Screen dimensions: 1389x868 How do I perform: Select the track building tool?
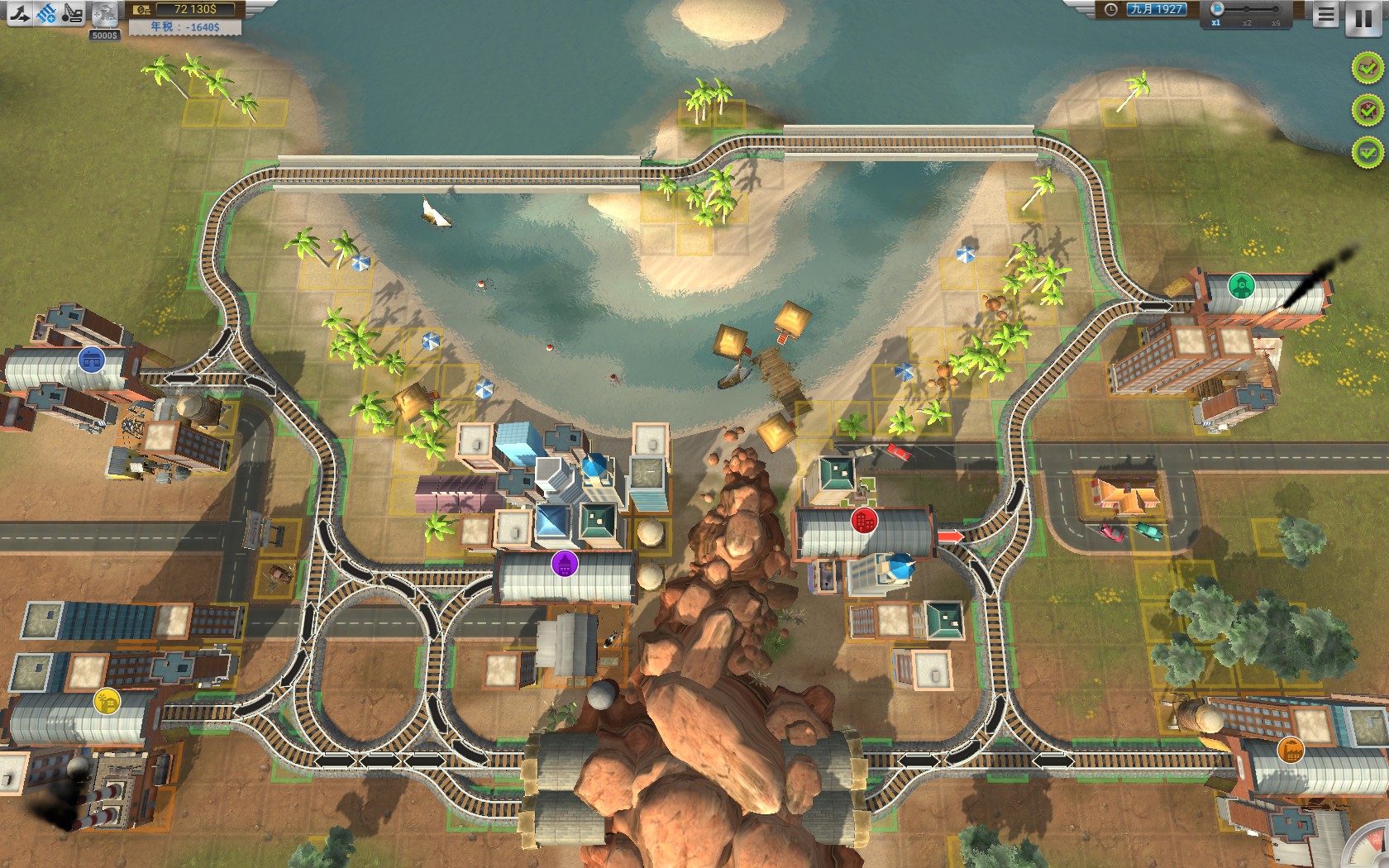[x=18, y=12]
